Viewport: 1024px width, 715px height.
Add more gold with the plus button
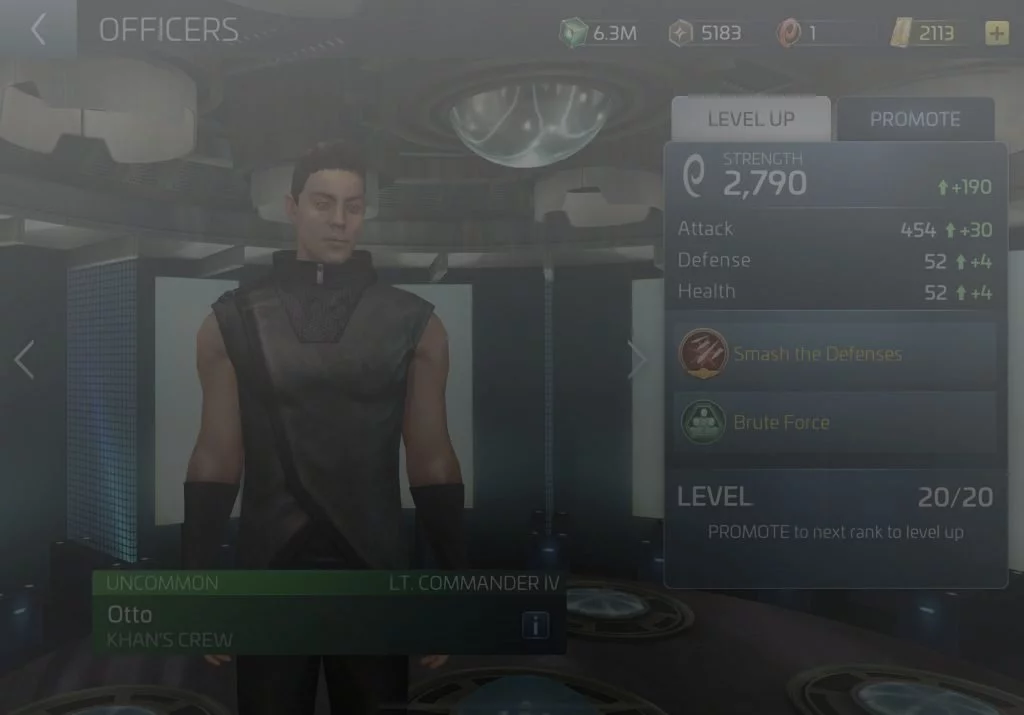click(997, 33)
